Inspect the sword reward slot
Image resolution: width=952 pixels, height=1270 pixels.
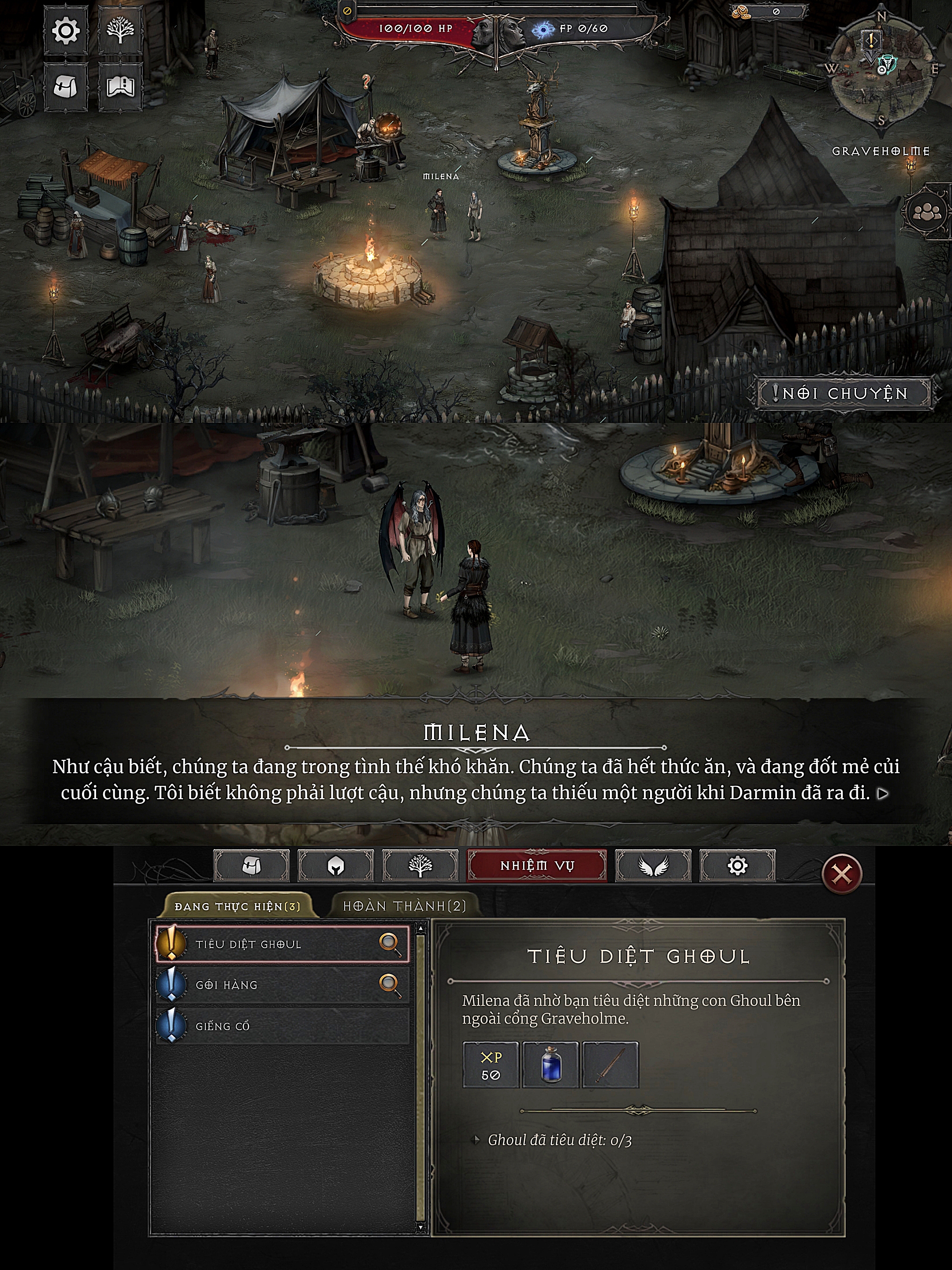click(610, 1065)
